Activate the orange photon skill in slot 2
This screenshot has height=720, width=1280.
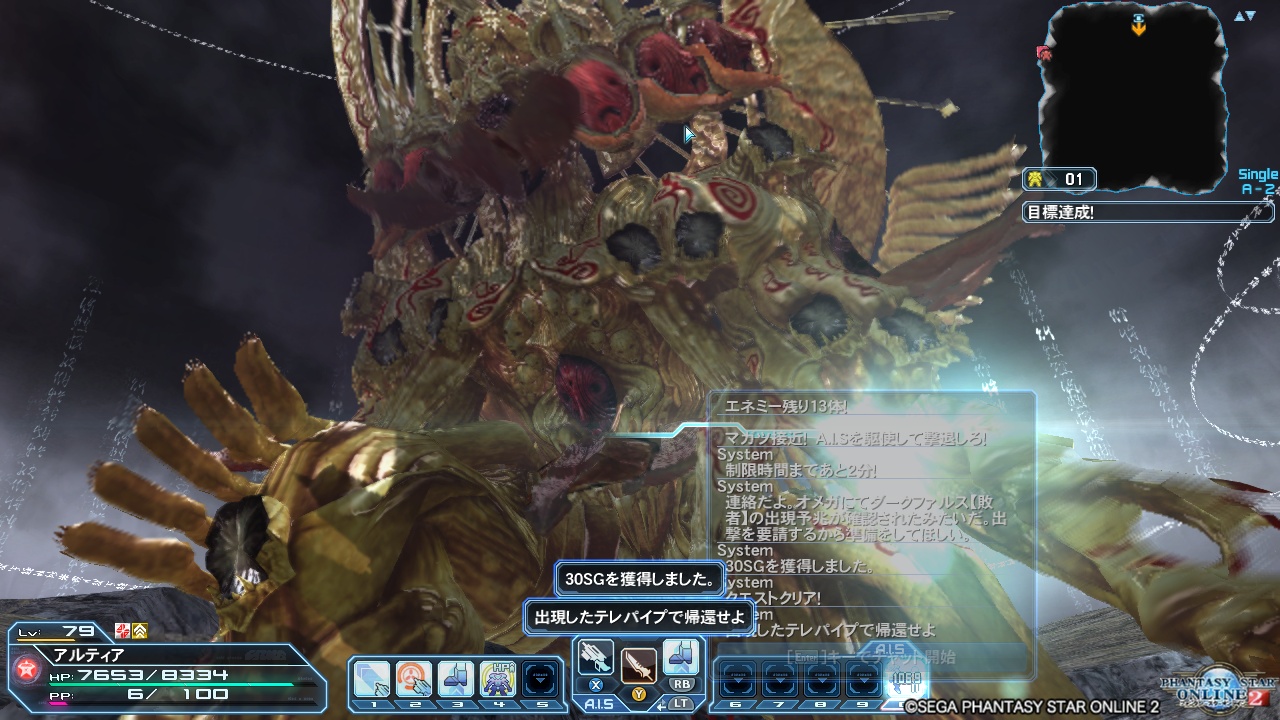click(x=414, y=675)
